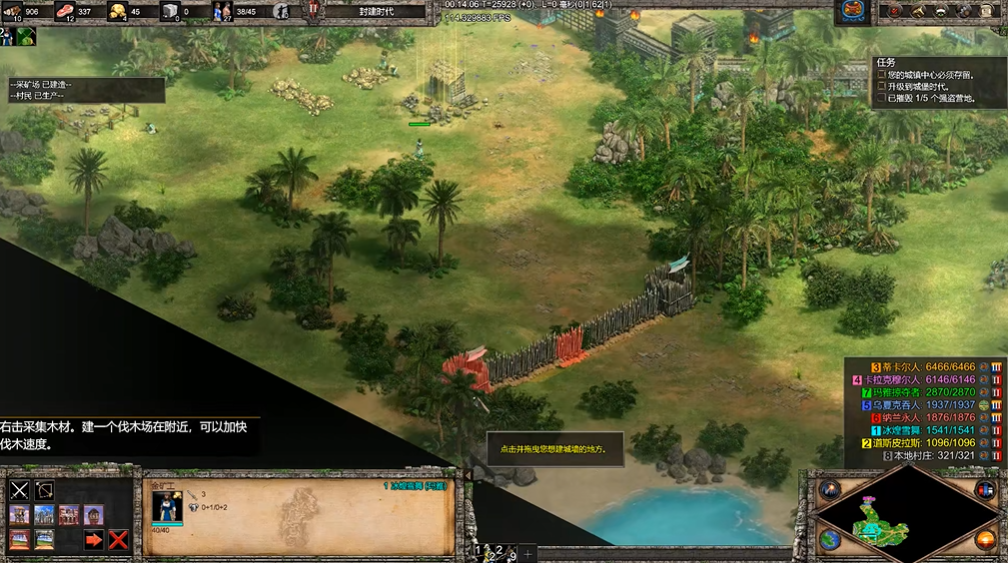Cancel with the red X button

click(x=118, y=540)
